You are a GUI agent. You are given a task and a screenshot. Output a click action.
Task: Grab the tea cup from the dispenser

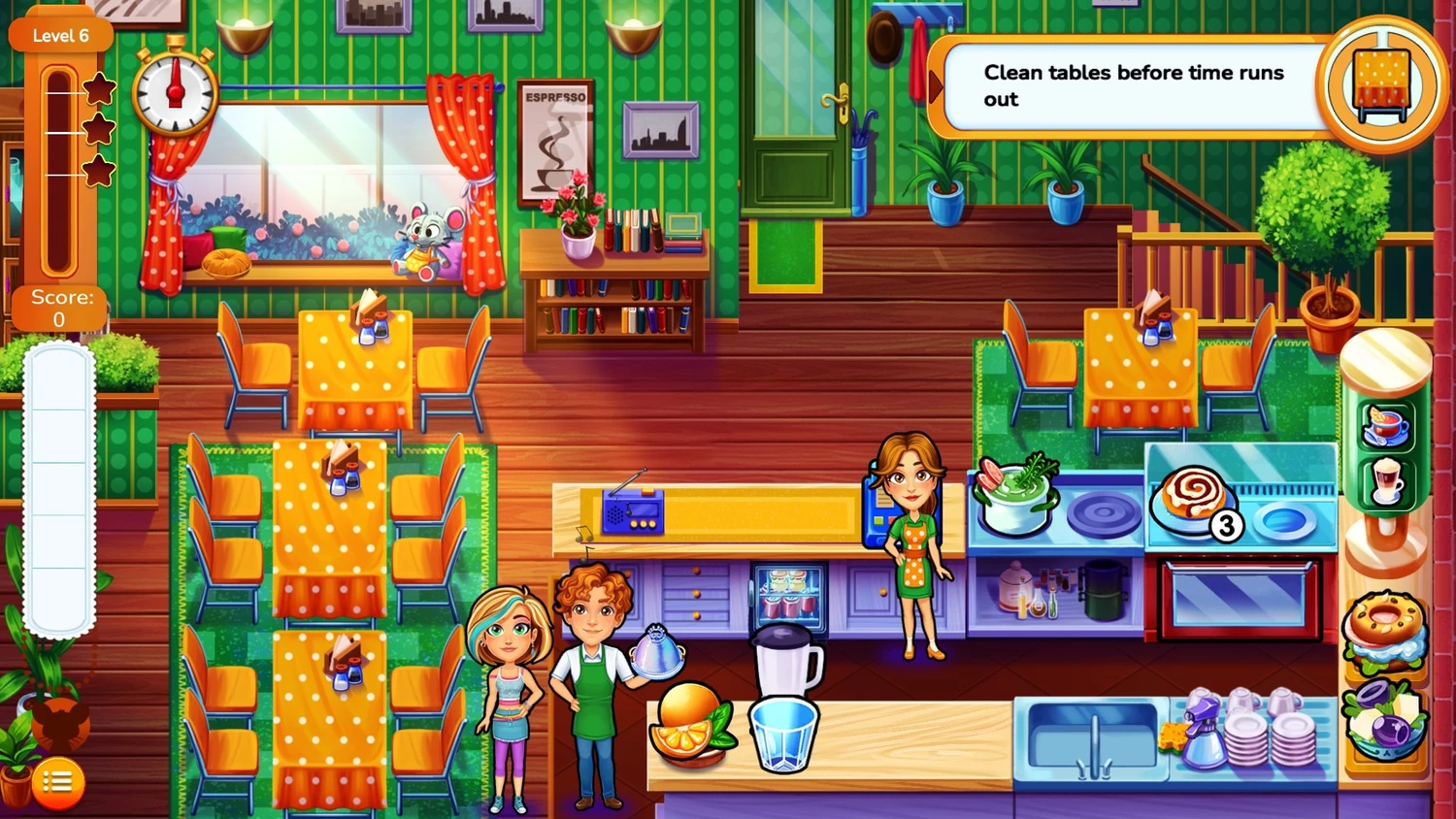(x=1385, y=426)
